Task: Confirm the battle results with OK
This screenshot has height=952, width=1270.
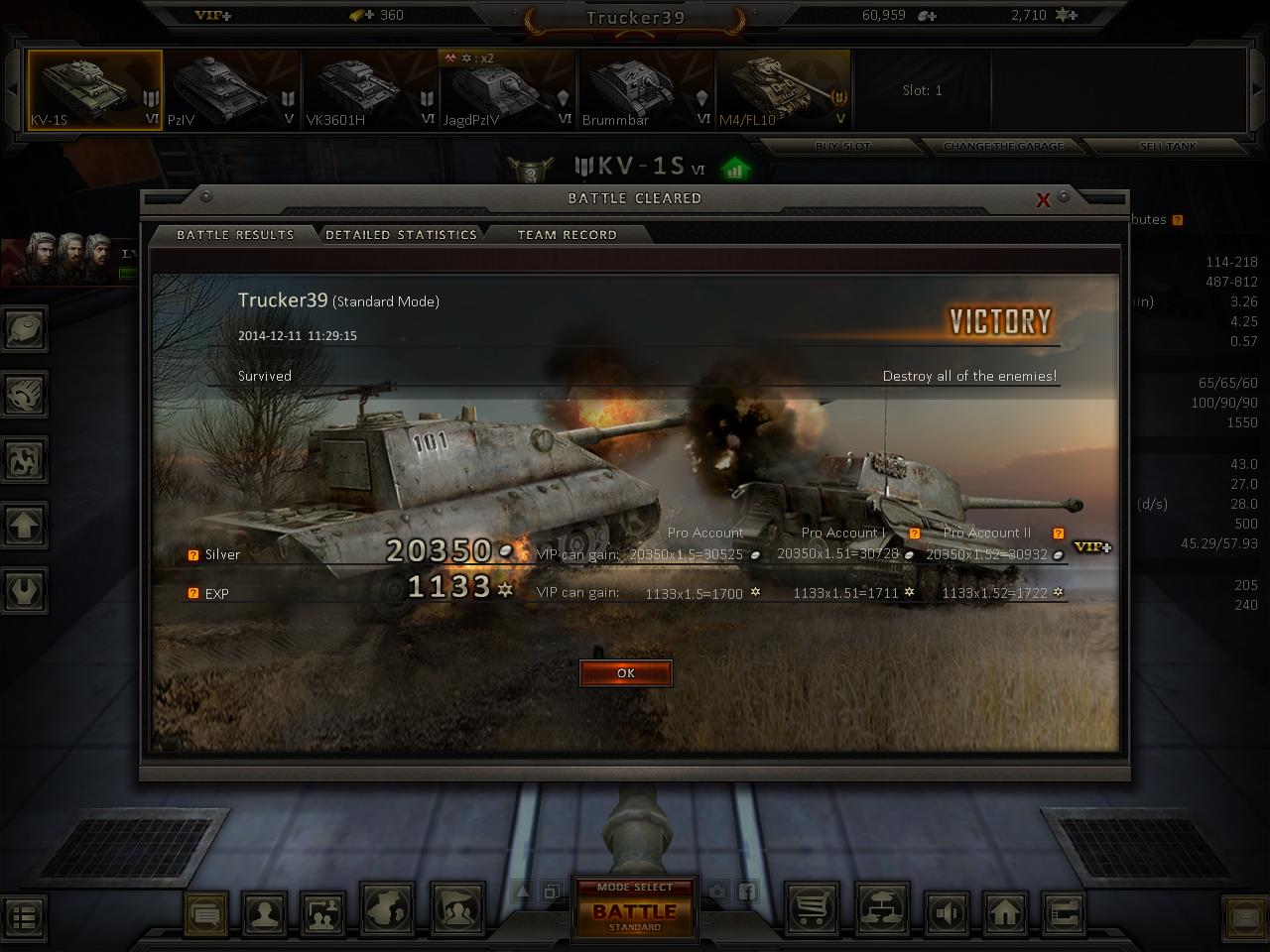Action: (x=626, y=673)
